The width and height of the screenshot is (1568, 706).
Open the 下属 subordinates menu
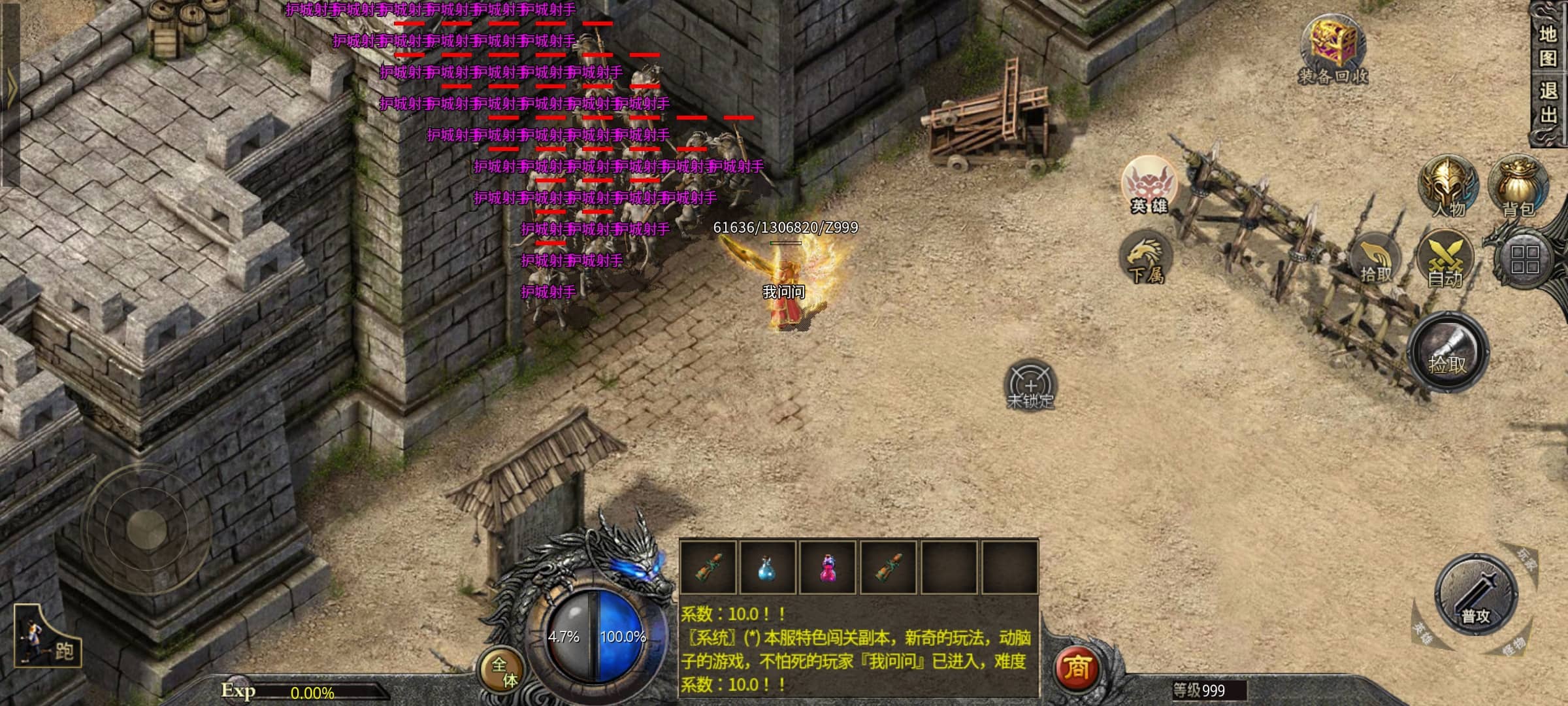click(1145, 258)
